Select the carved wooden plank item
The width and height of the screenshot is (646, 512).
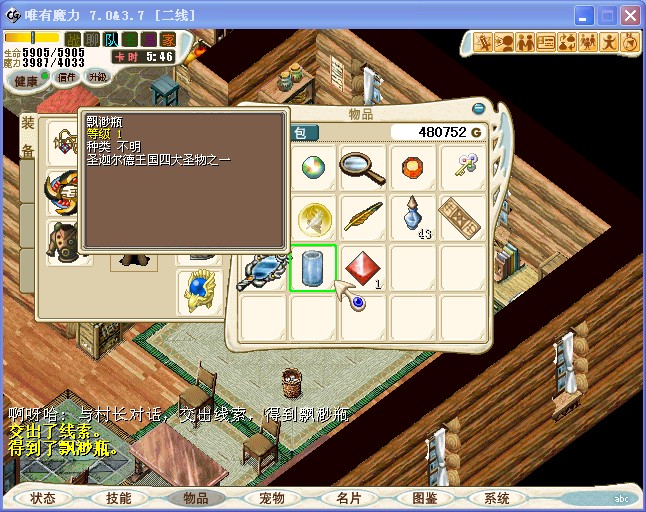tap(463, 217)
